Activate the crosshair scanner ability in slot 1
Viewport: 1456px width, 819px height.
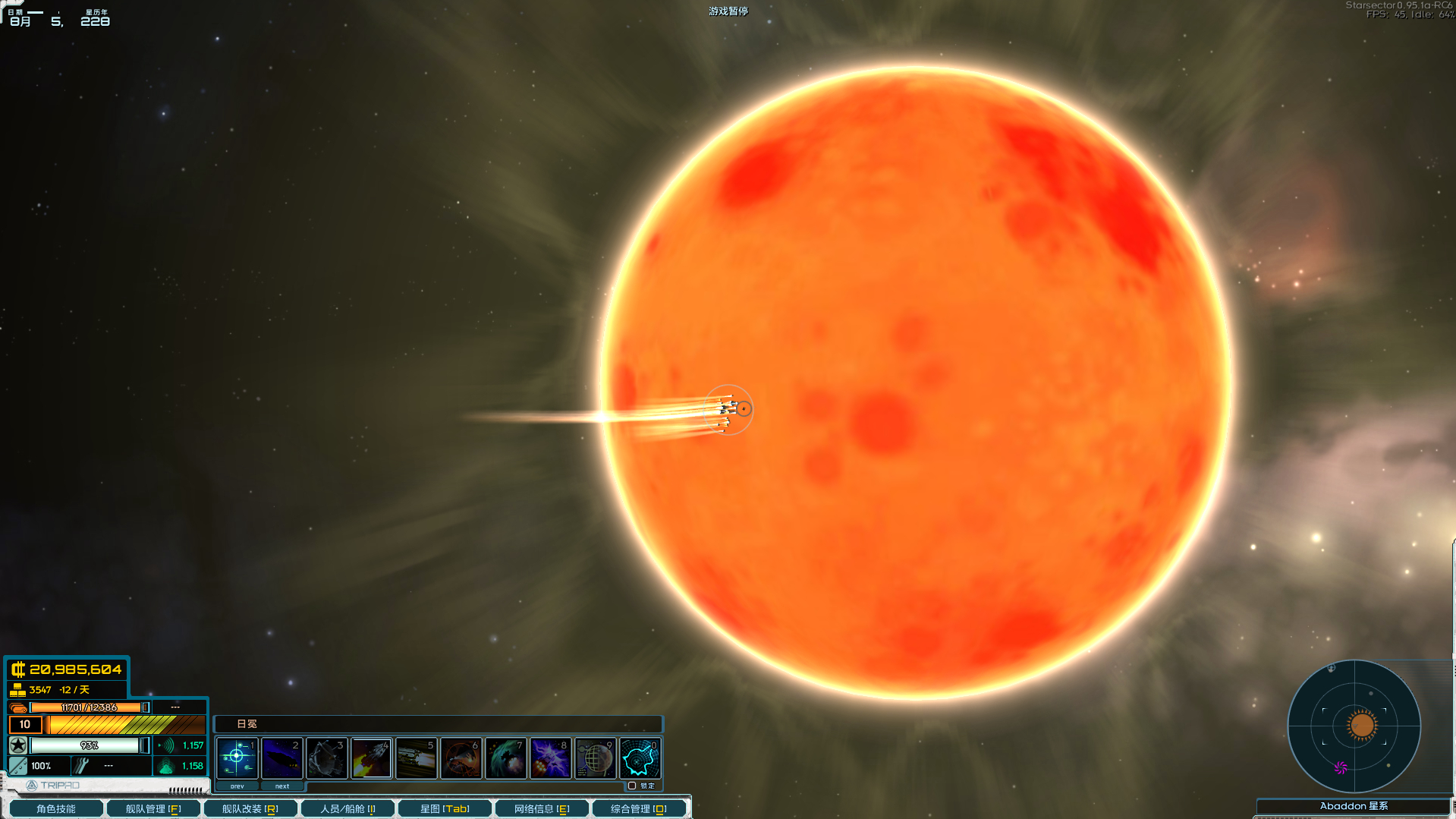pyautogui.click(x=237, y=758)
